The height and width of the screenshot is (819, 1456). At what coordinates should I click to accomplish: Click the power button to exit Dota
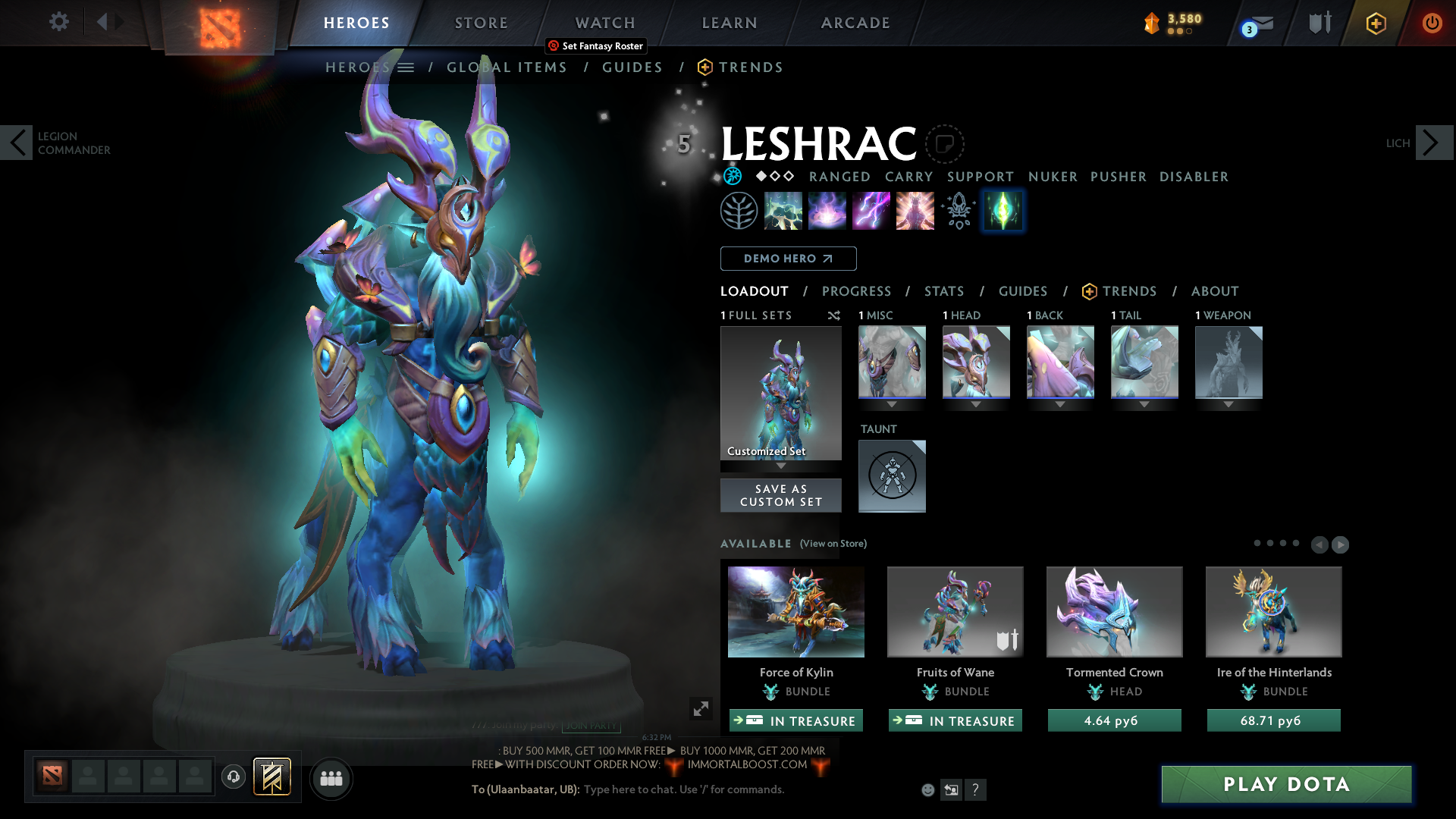[x=1432, y=24]
